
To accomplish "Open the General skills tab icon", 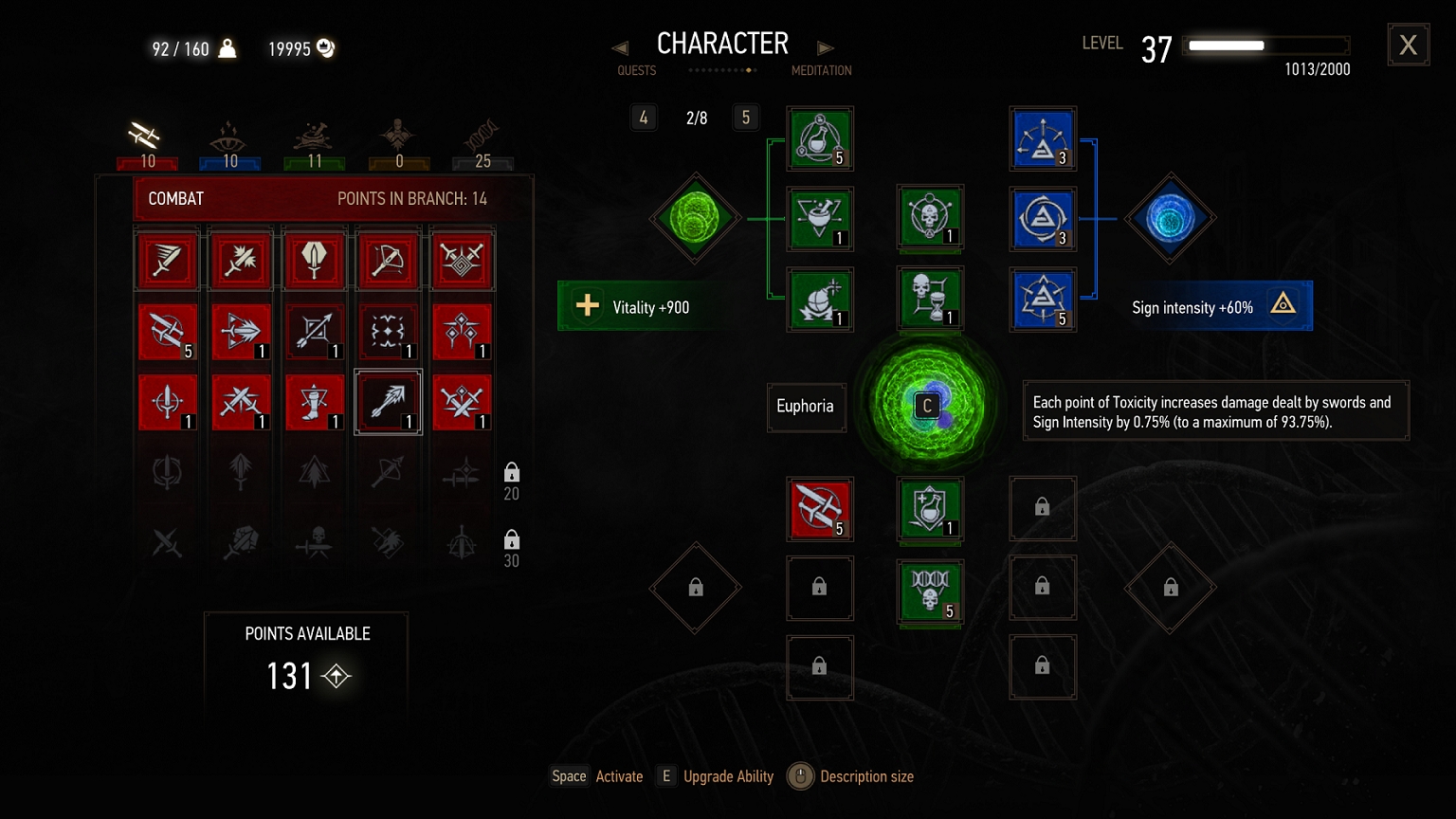I will (x=398, y=133).
